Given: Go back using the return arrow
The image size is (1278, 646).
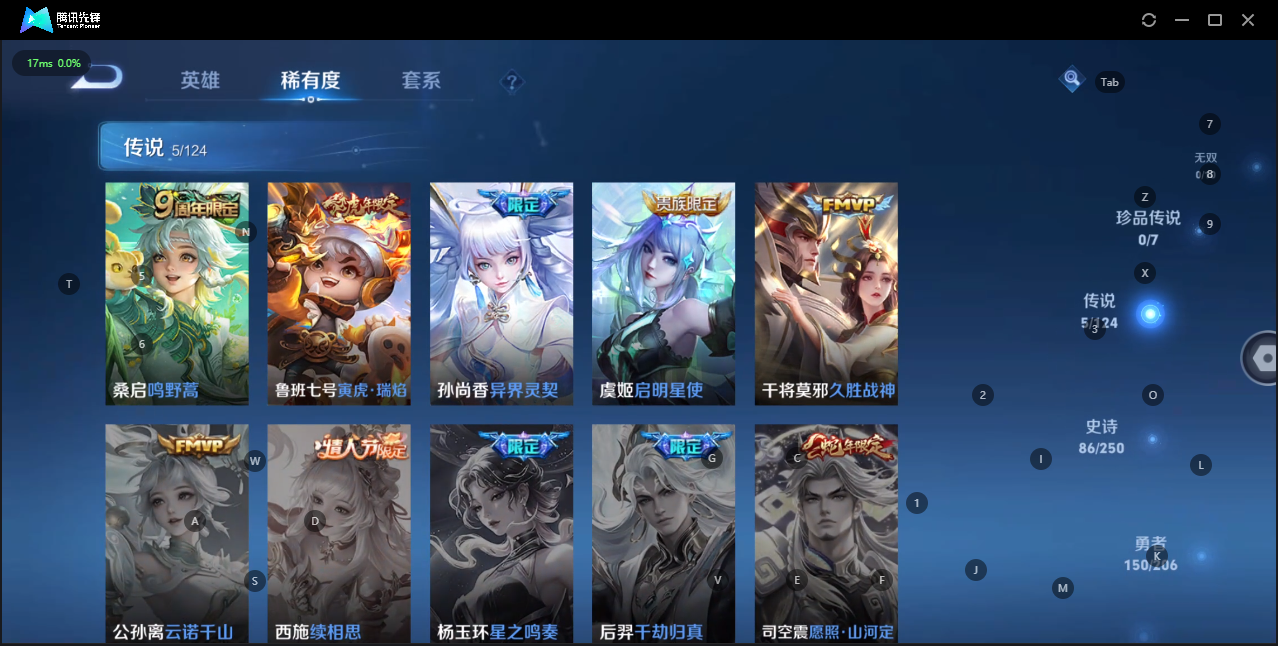Looking at the screenshot, I should coord(100,77).
